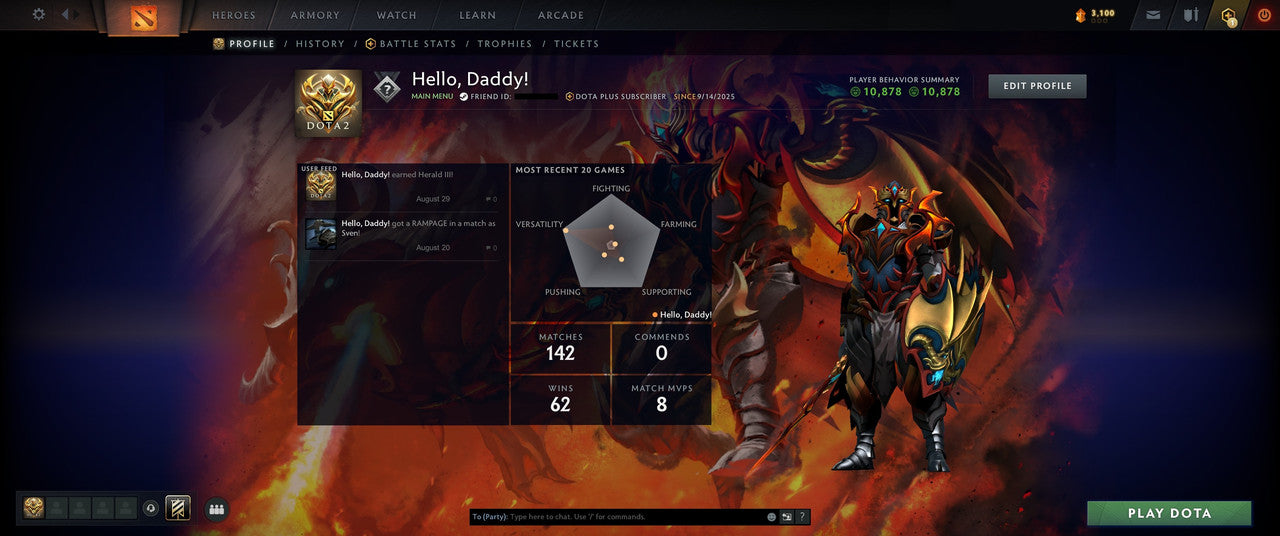
Task: Open the friends list people icon
Action: pyautogui.click(x=216, y=509)
